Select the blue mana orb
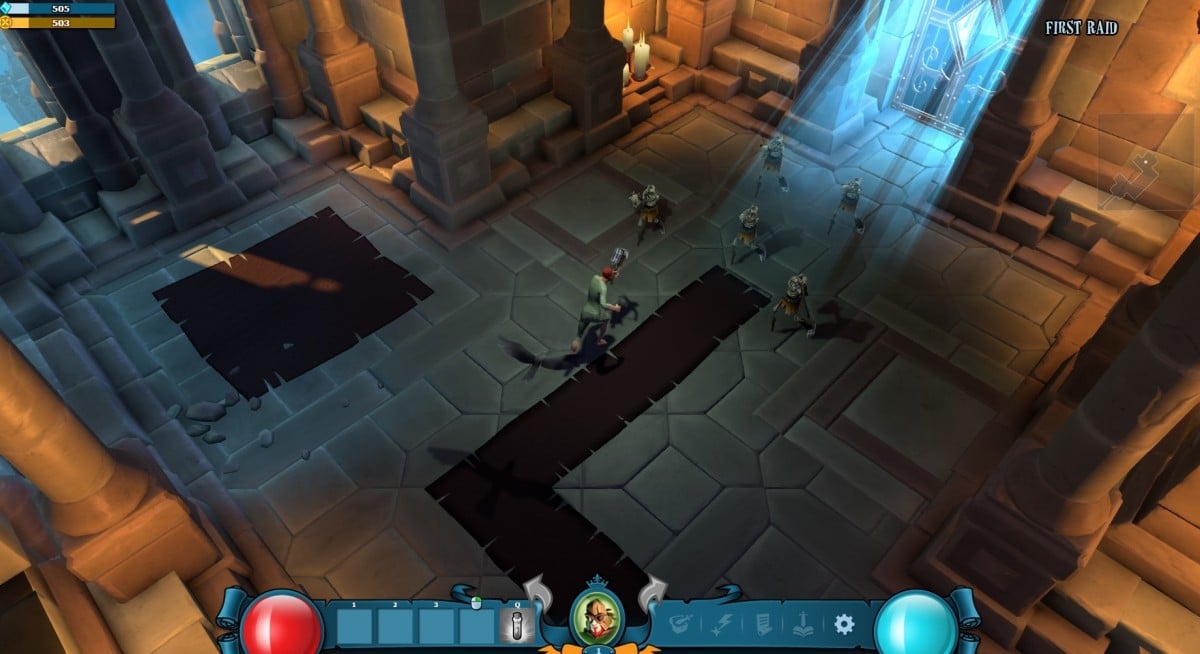Viewport: 1200px width, 654px height. [x=915, y=623]
